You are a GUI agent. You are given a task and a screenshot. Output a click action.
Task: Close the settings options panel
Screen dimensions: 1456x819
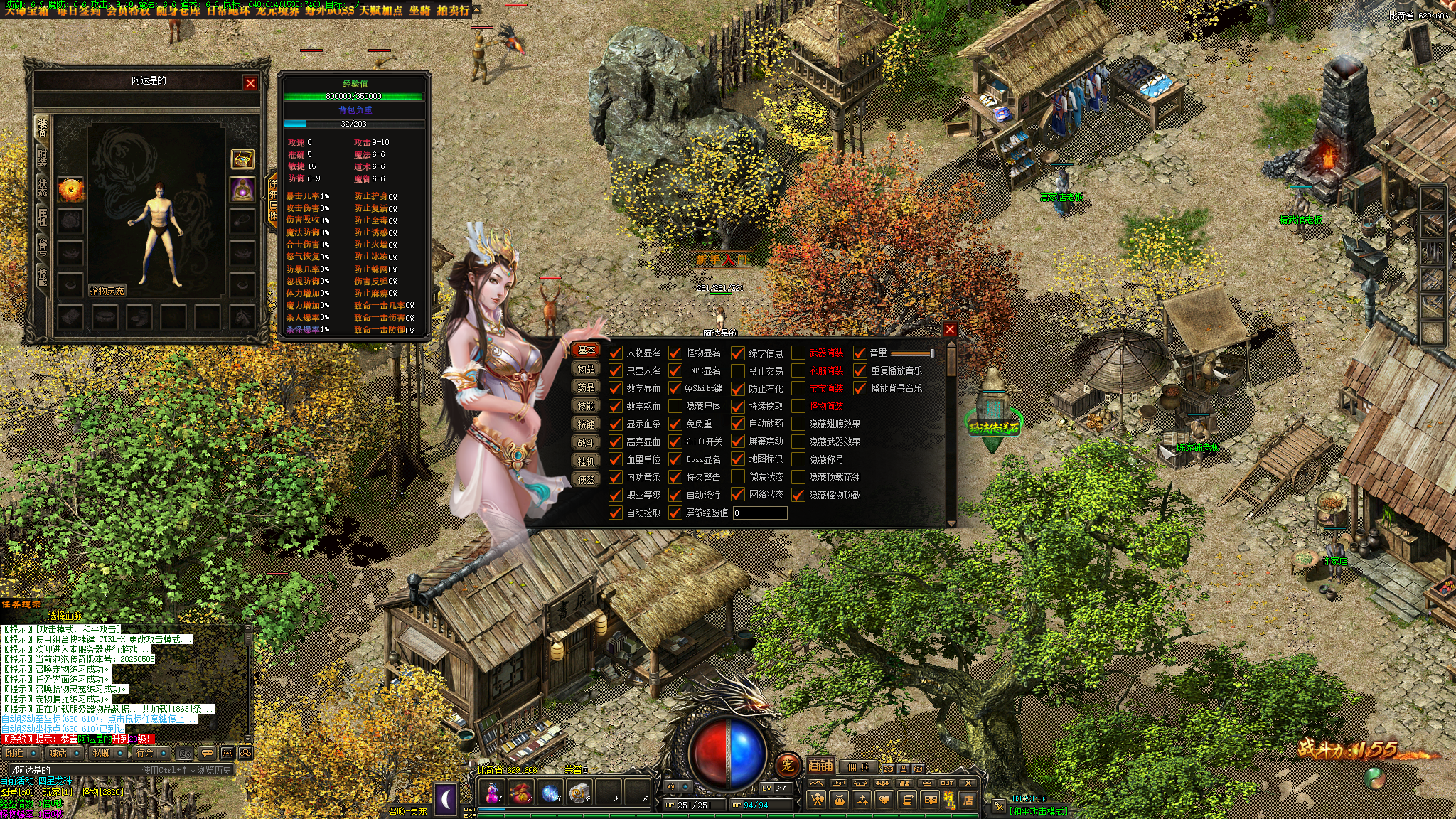coord(950,330)
